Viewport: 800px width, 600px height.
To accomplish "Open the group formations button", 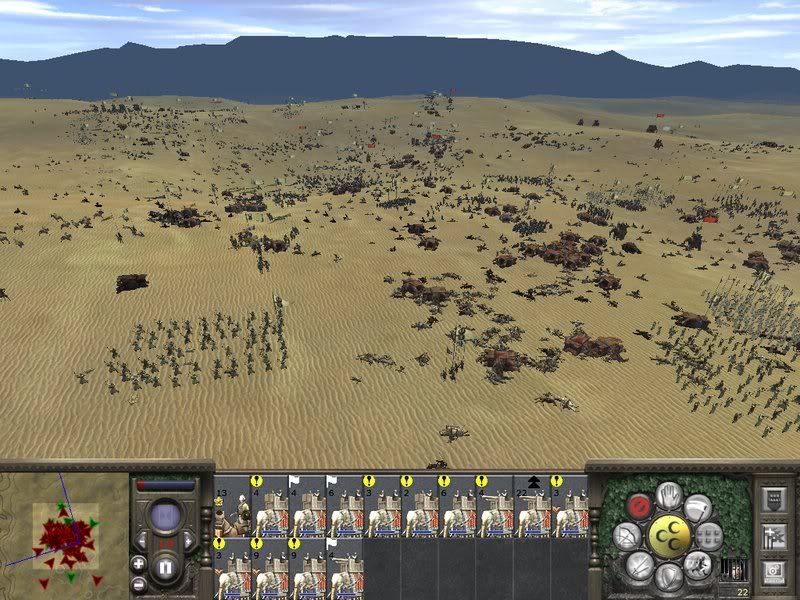I will pyautogui.click(x=710, y=536).
